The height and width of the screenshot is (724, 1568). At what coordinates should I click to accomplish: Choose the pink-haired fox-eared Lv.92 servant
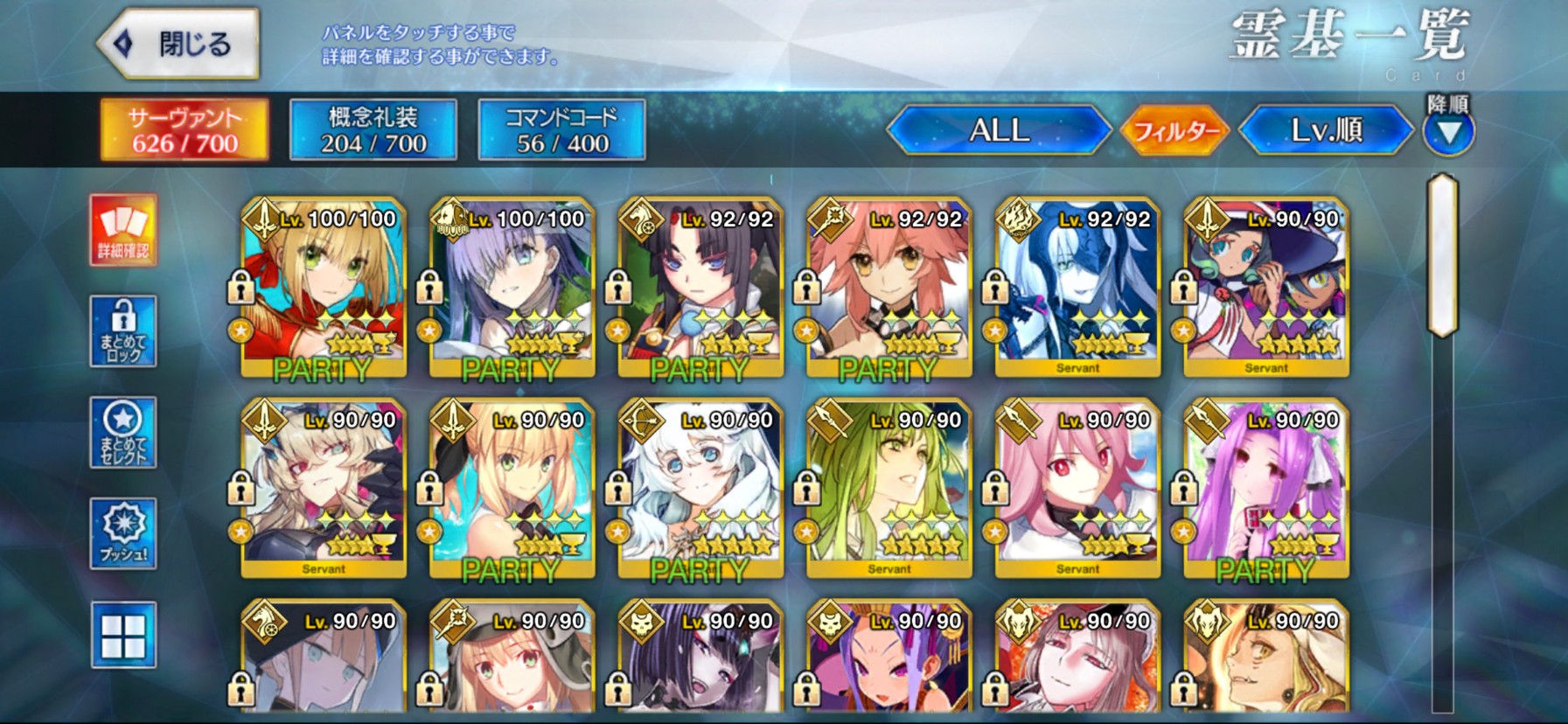click(889, 289)
